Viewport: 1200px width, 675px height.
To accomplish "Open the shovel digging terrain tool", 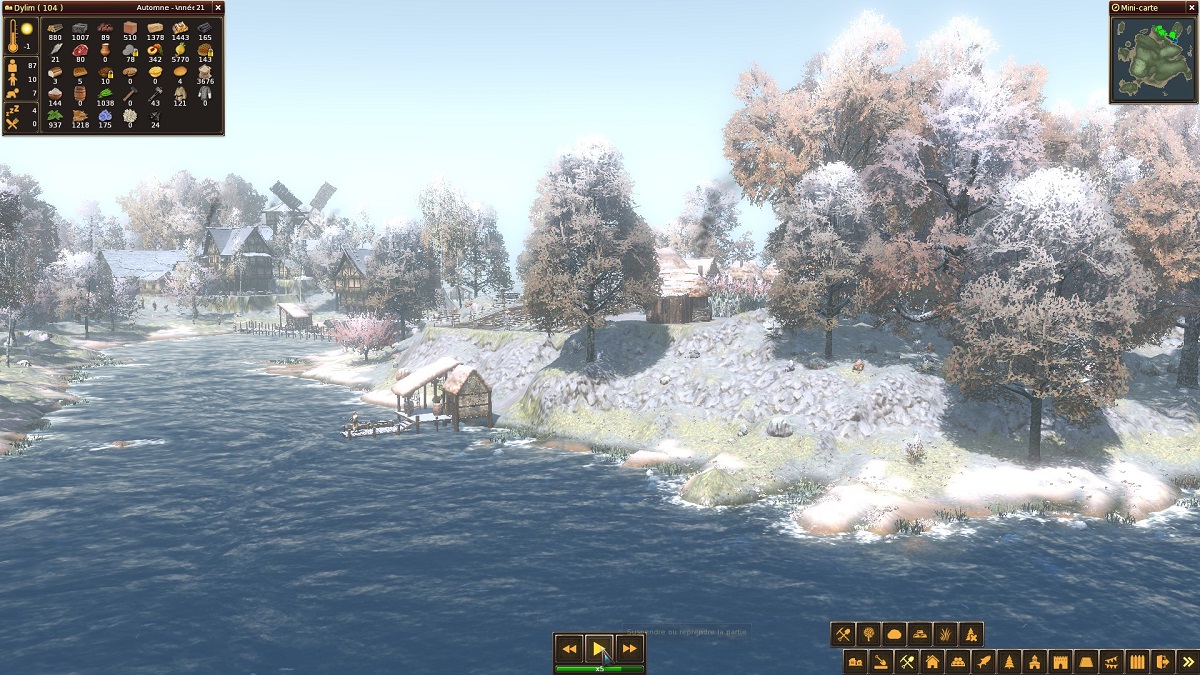I will coord(882,662).
